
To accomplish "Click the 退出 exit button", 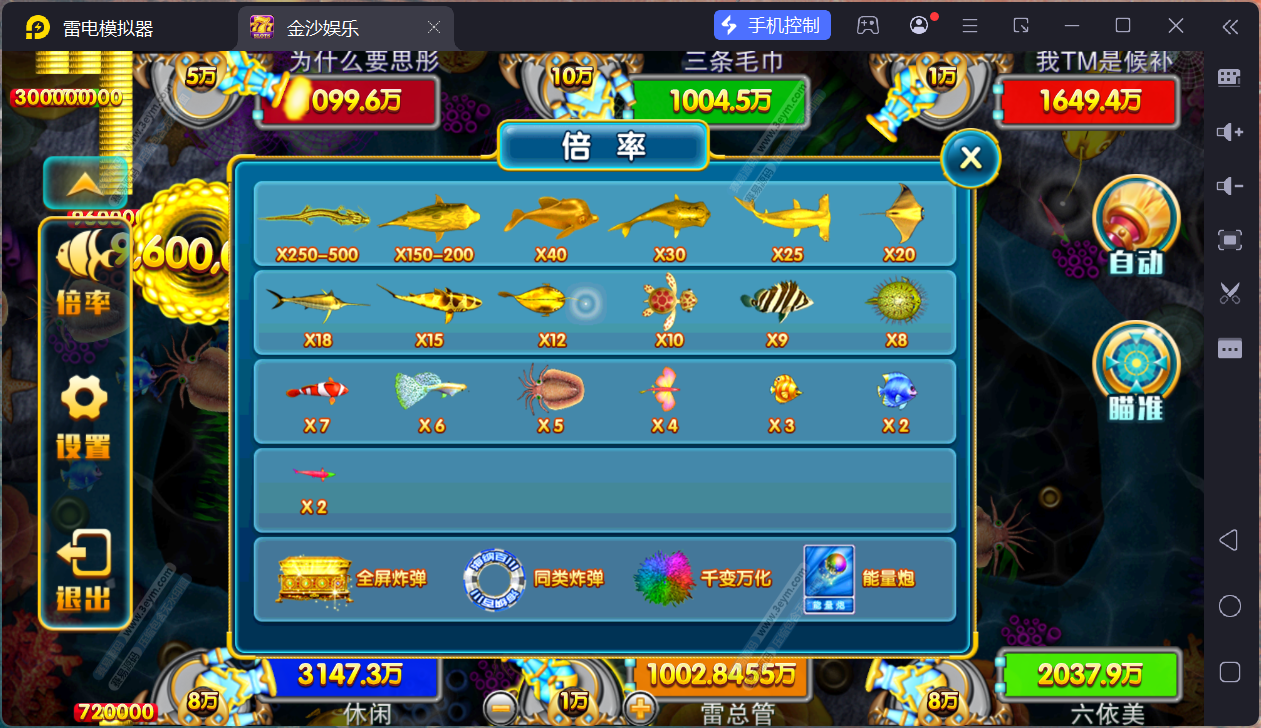I will (84, 570).
